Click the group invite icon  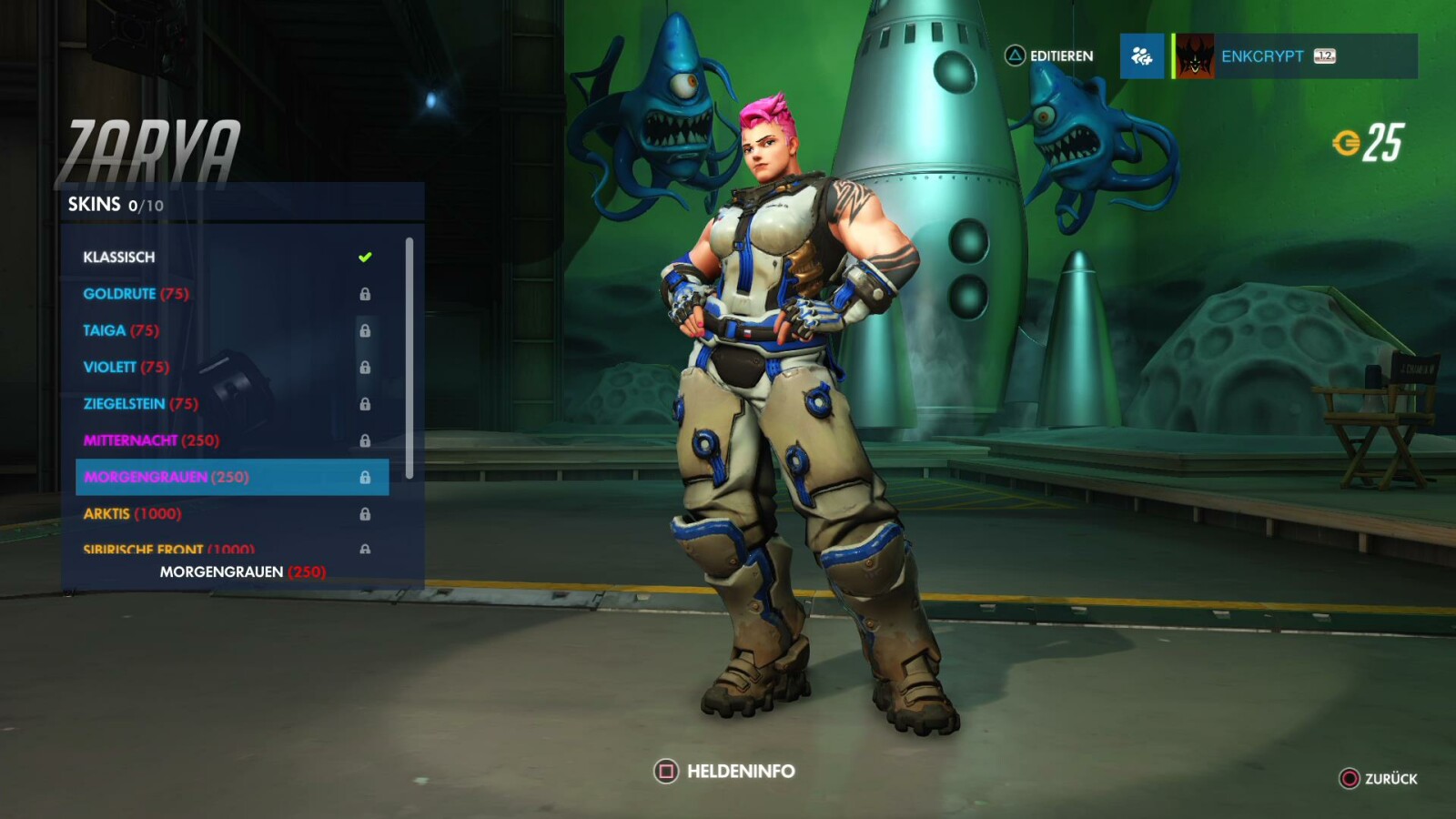tap(1142, 56)
